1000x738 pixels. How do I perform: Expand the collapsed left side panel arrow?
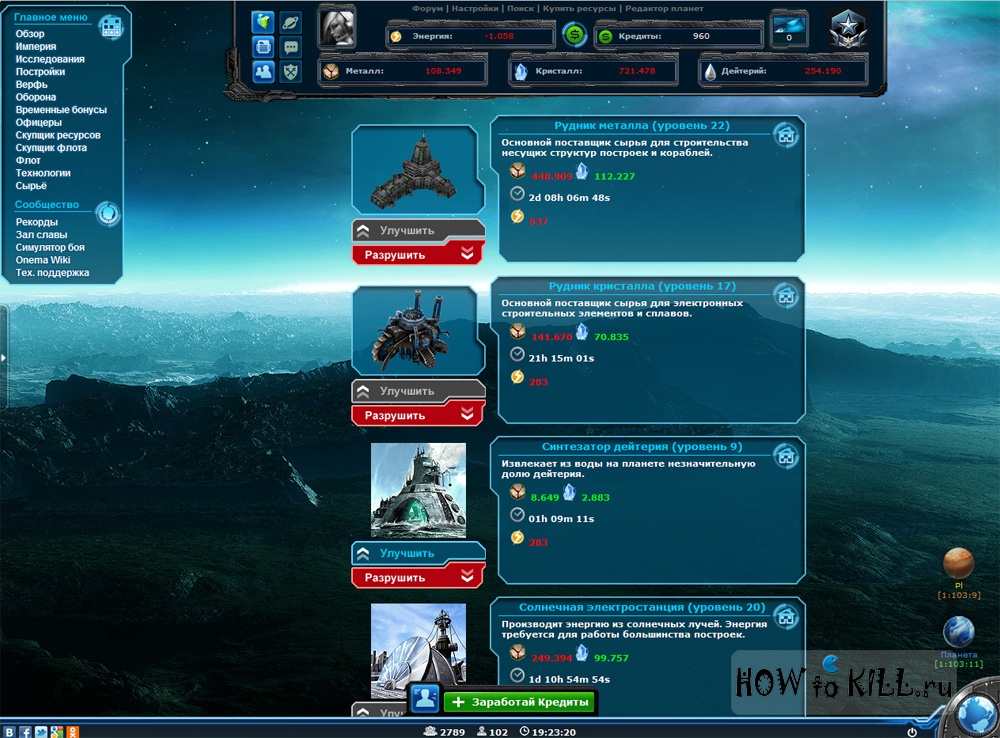pos(3,357)
